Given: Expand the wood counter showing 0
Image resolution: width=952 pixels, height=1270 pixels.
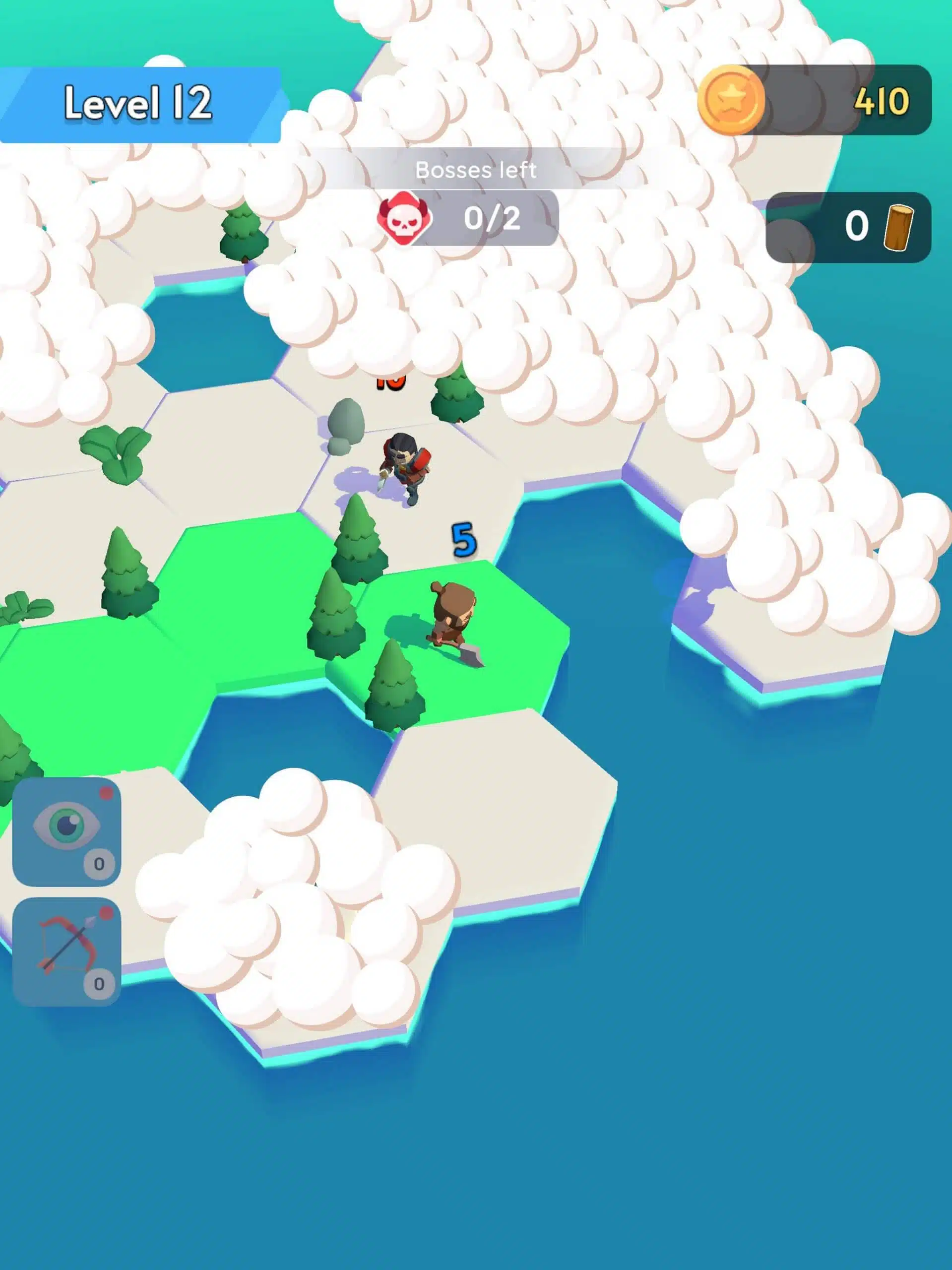Looking at the screenshot, I should click(856, 227).
